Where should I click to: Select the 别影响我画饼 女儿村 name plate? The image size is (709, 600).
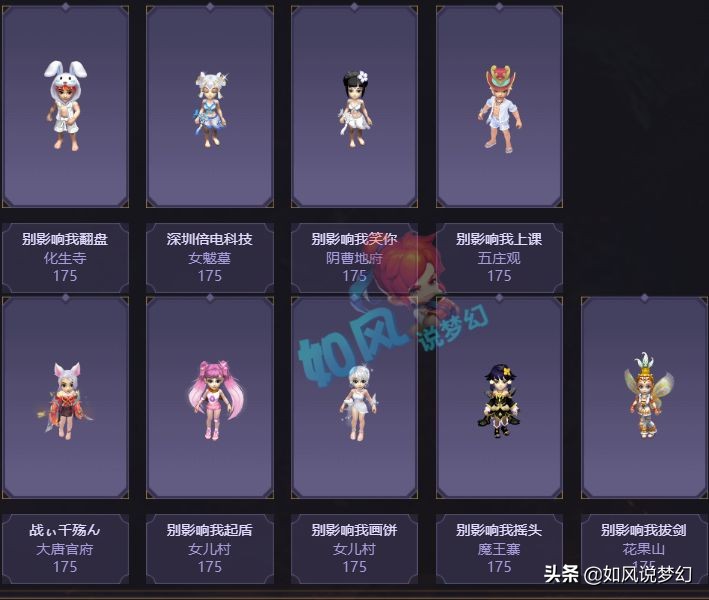tap(355, 548)
